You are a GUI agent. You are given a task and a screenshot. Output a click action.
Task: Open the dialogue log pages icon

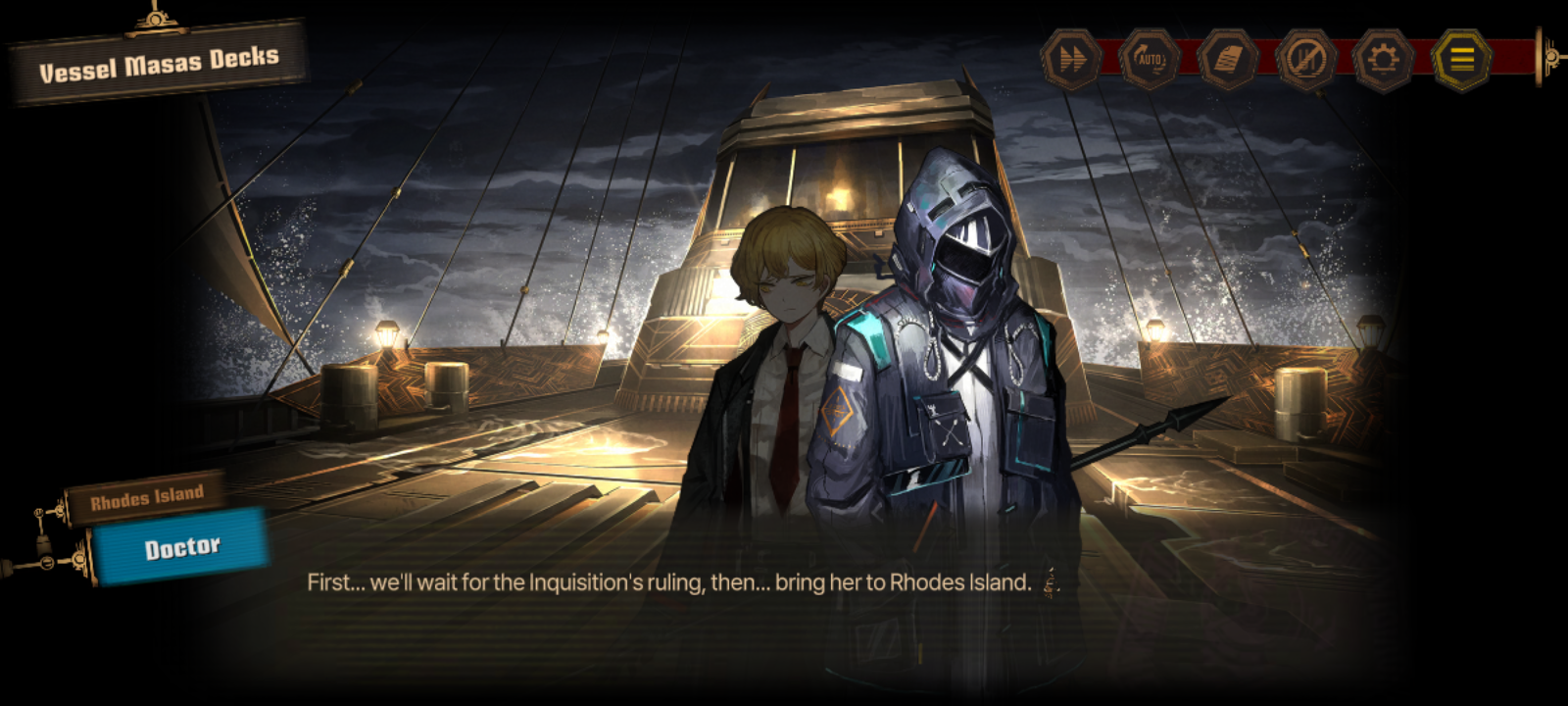point(1227,60)
